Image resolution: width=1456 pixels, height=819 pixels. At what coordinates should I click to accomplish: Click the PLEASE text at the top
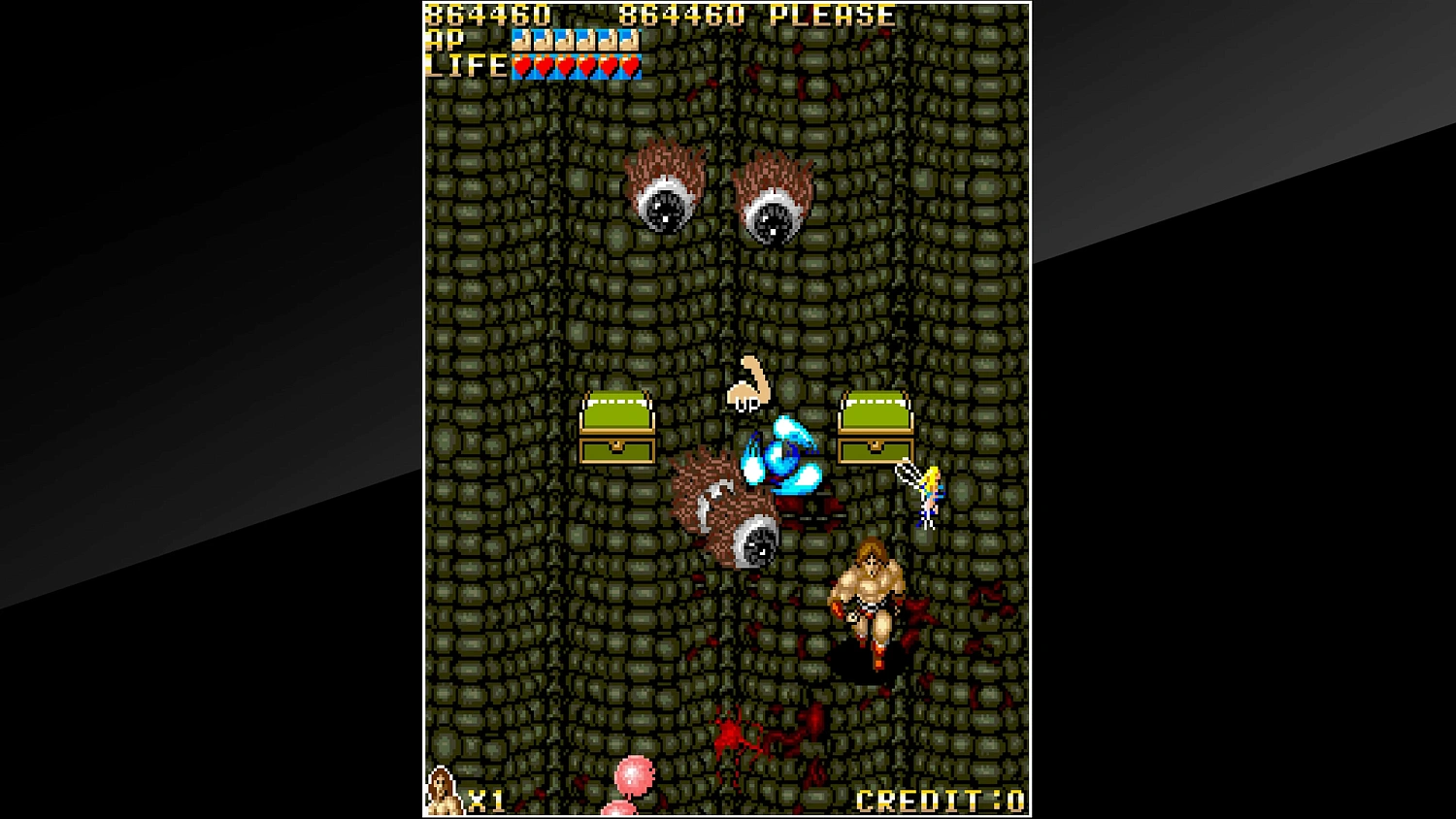click(833, 15)
